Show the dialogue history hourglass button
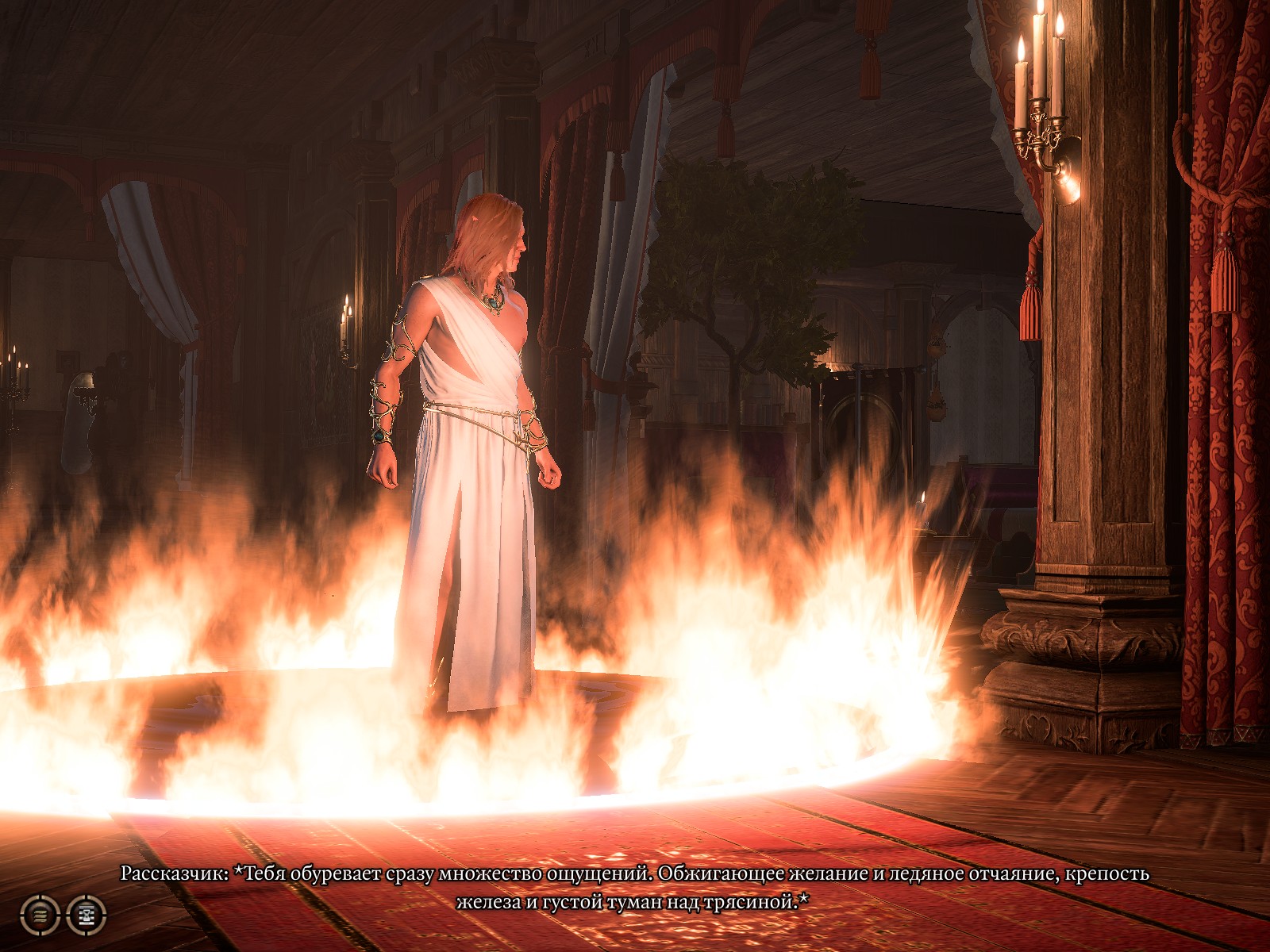The height and width of the screenshot is (952, 1270). (86, 915)
